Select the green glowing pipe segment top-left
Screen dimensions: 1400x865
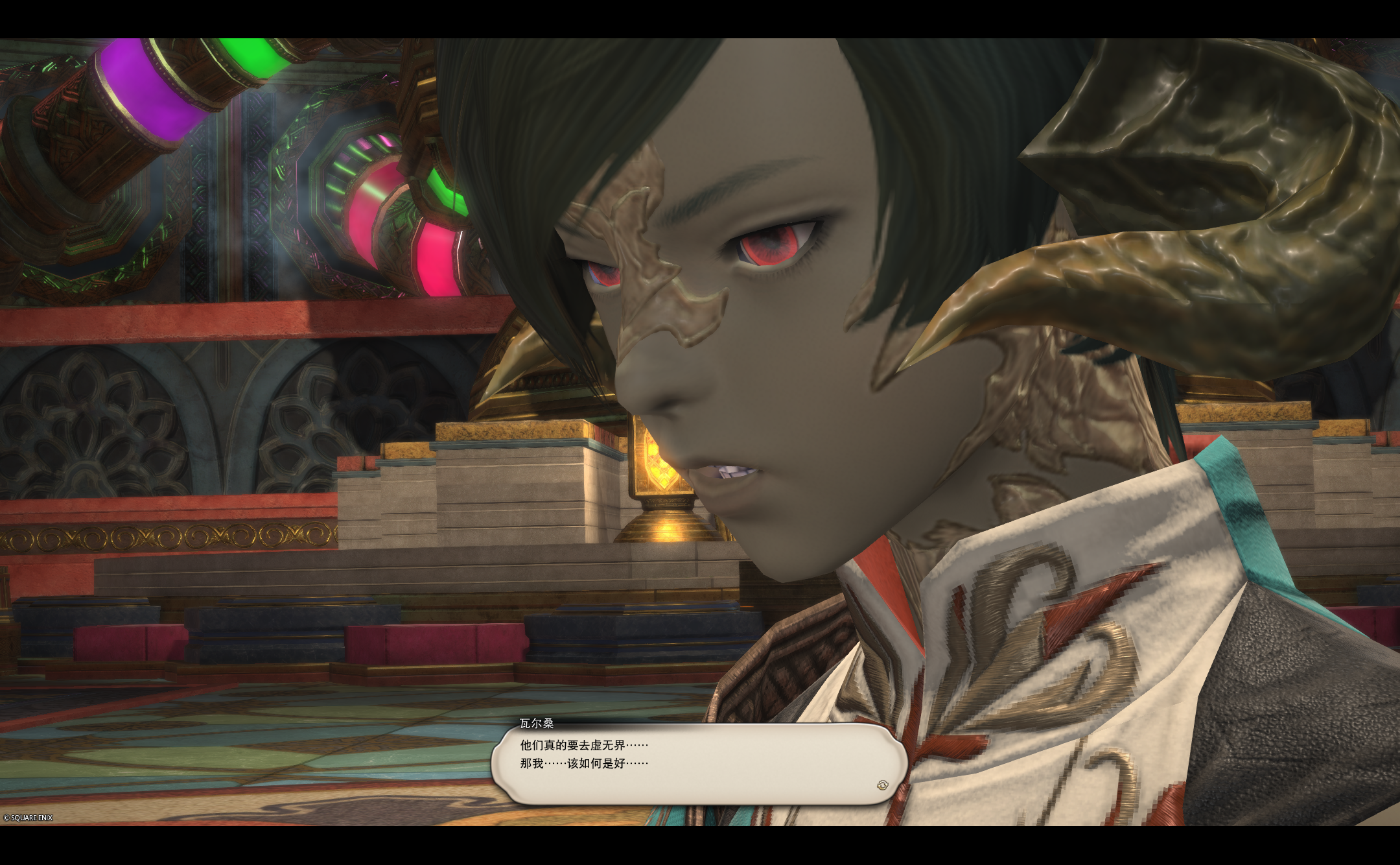253,58
